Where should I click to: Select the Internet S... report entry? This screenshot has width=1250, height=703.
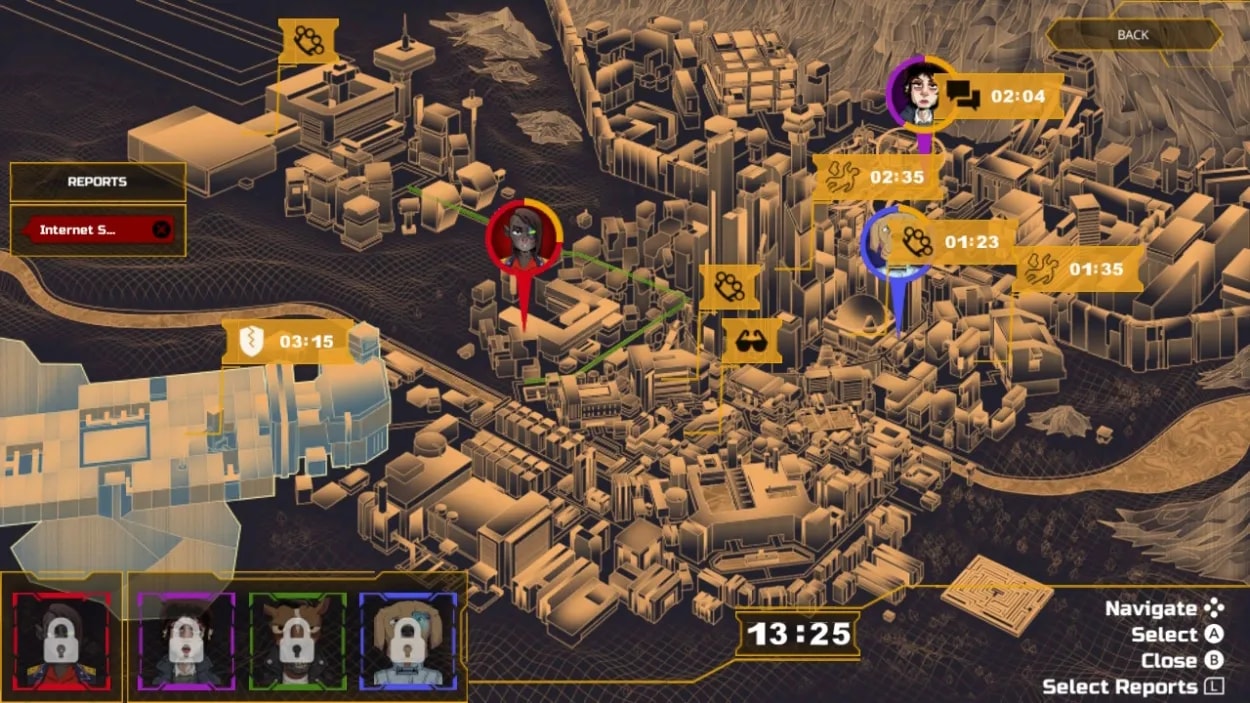(78, 230)
